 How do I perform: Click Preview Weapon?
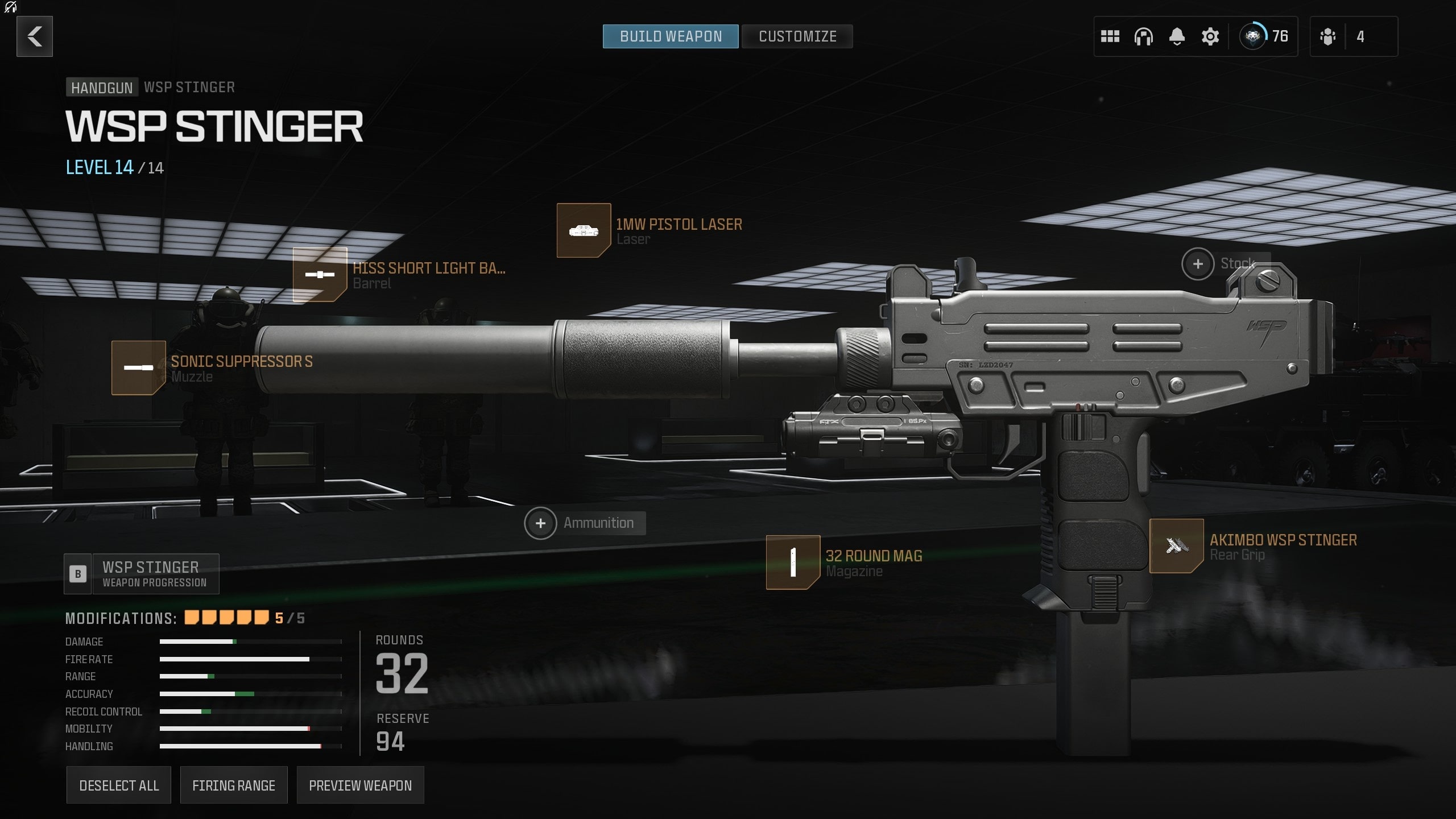[360, 785]
